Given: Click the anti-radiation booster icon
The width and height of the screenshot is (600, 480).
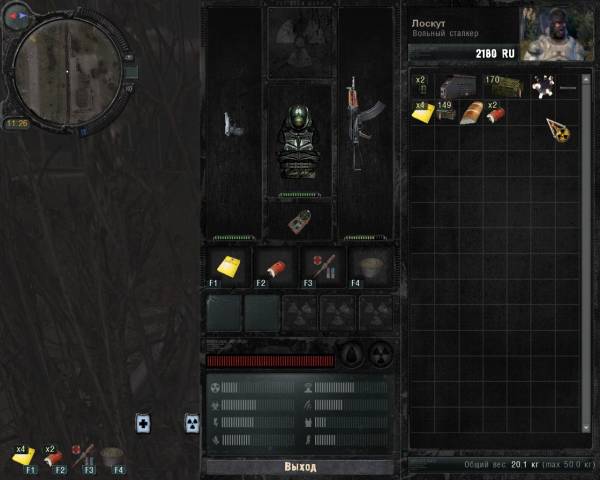Looking at the screenshot, I should [x=192, y=423].
